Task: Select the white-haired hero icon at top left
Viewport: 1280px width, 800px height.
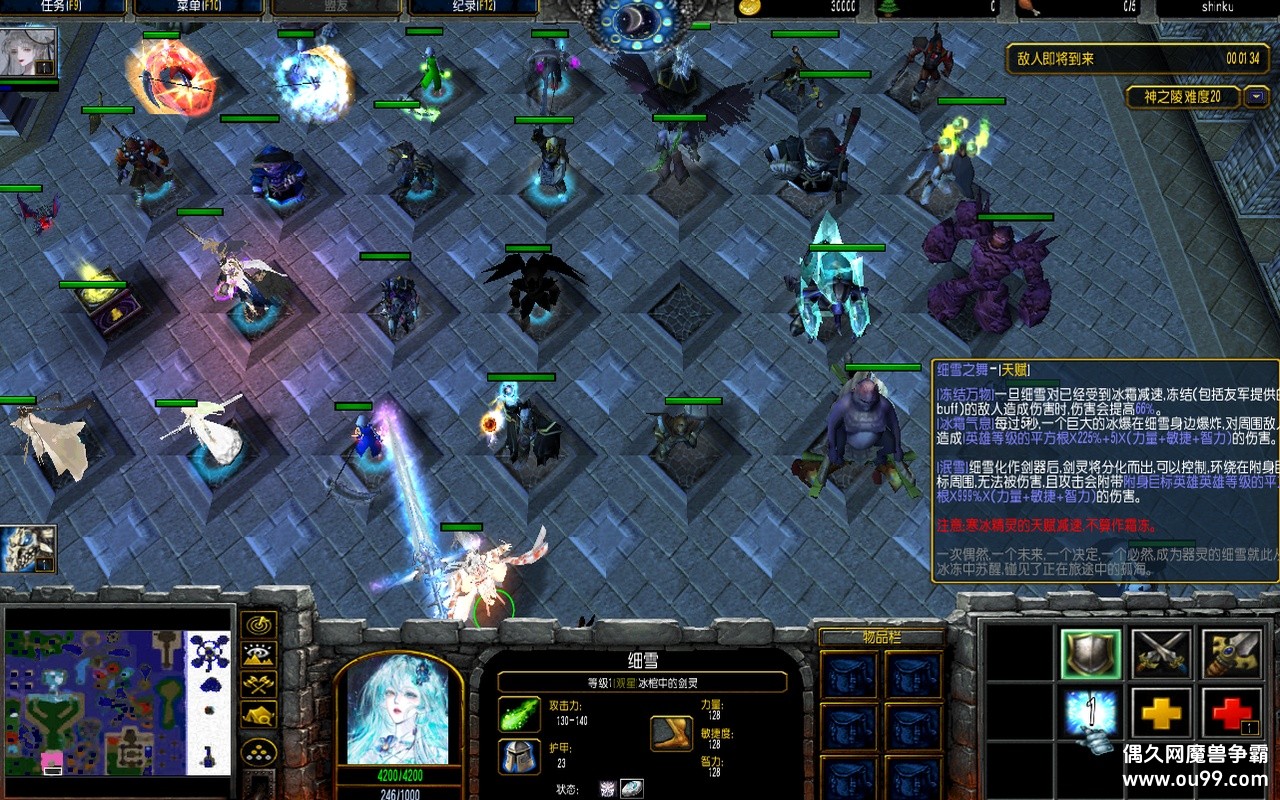Action: pyautogui.click(x=27, y=52)
